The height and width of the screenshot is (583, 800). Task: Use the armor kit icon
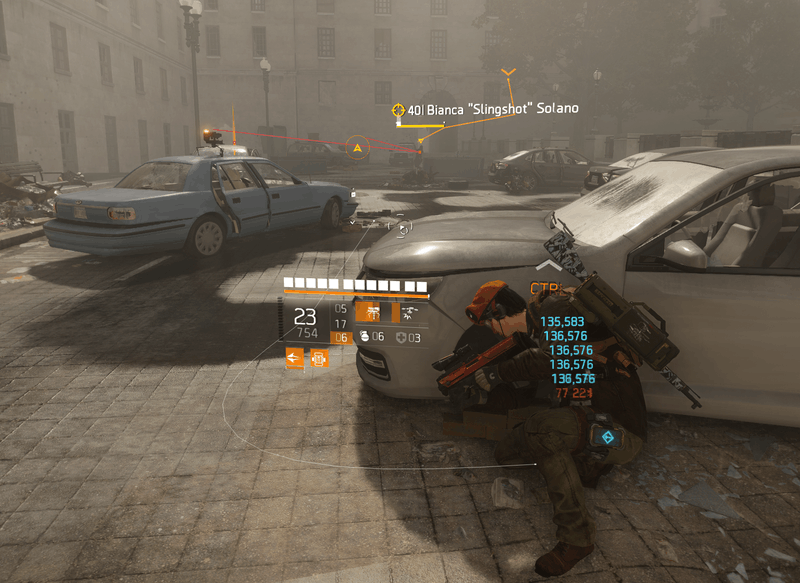click(x=402, y=337)
